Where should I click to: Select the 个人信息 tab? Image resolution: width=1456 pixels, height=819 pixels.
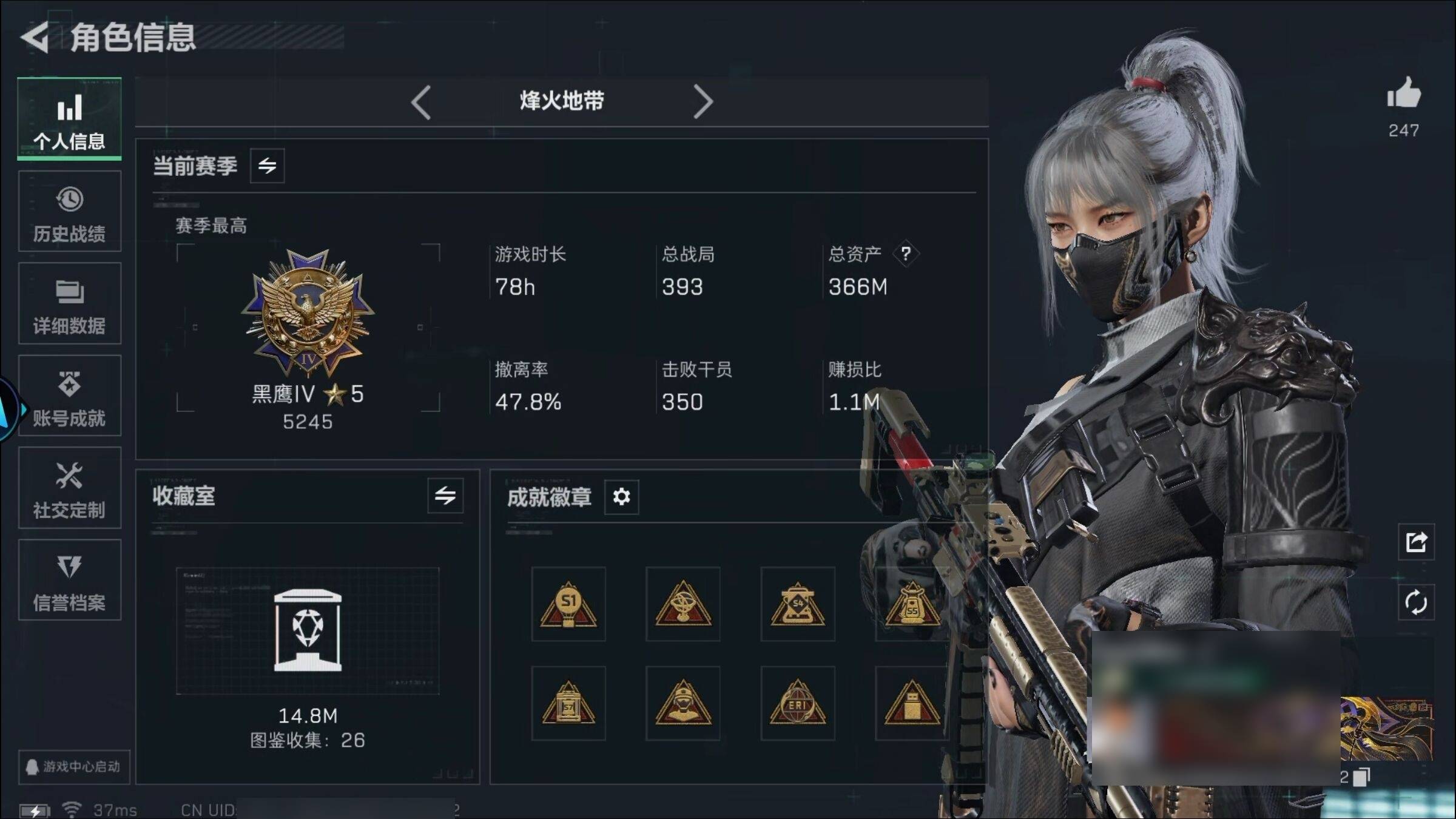69,120
